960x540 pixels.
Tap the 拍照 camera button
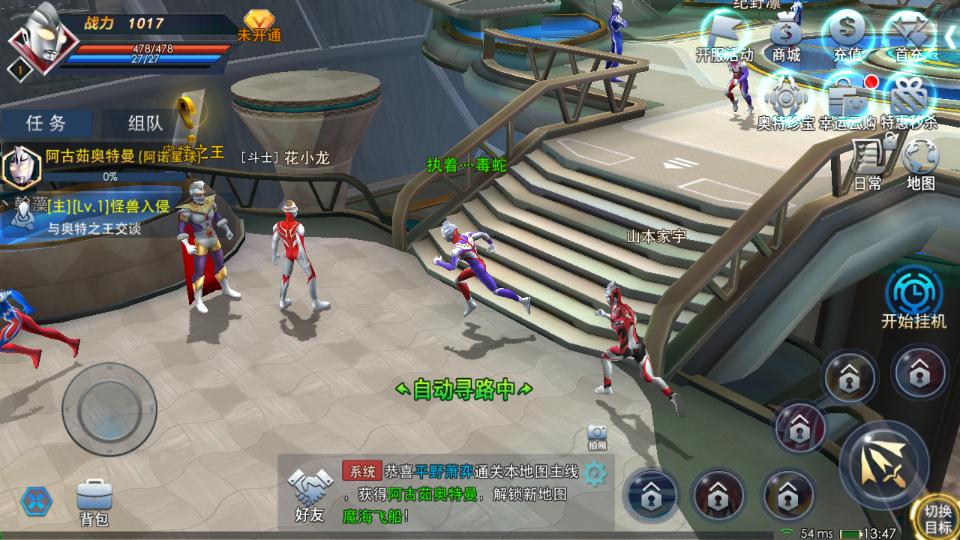(598, 436)
